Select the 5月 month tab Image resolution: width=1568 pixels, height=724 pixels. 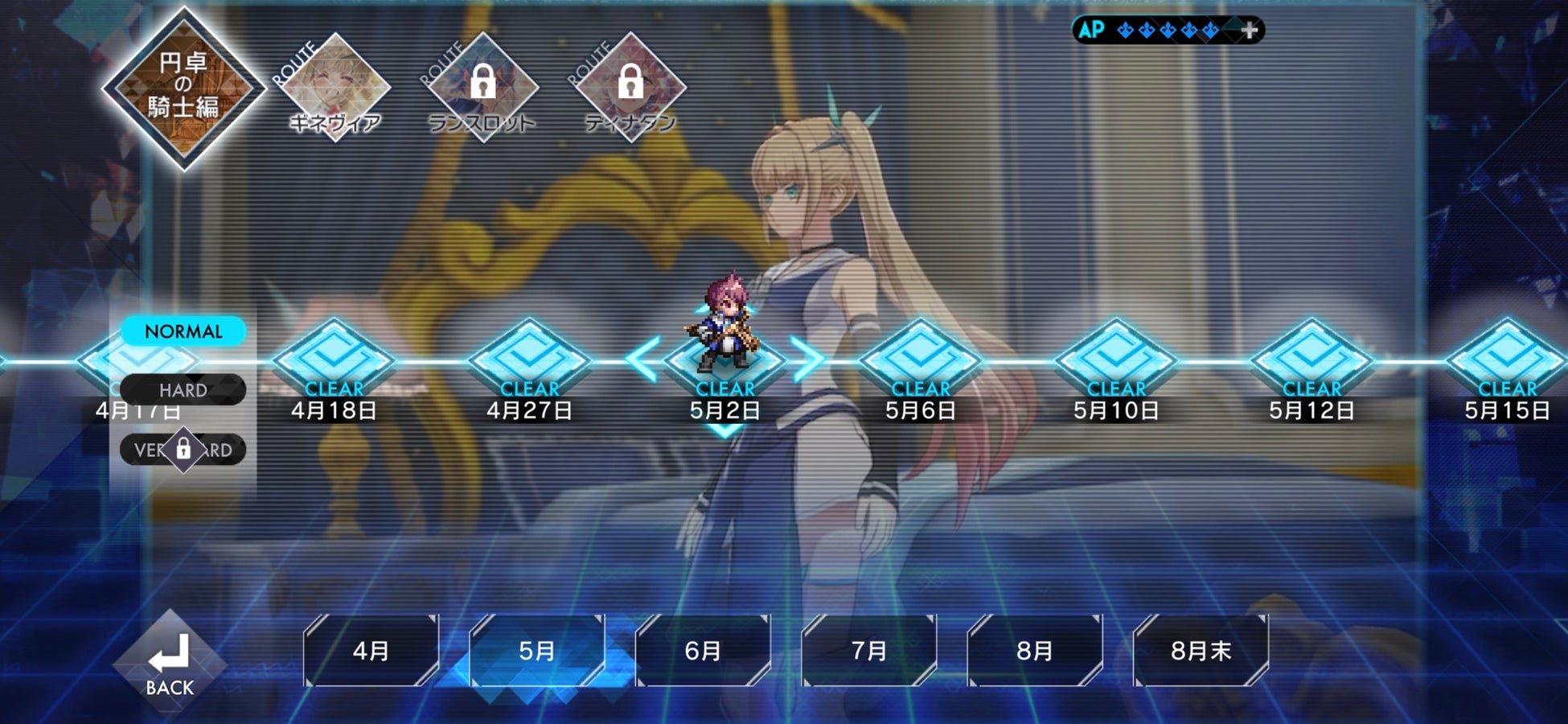tap(537, 650)
